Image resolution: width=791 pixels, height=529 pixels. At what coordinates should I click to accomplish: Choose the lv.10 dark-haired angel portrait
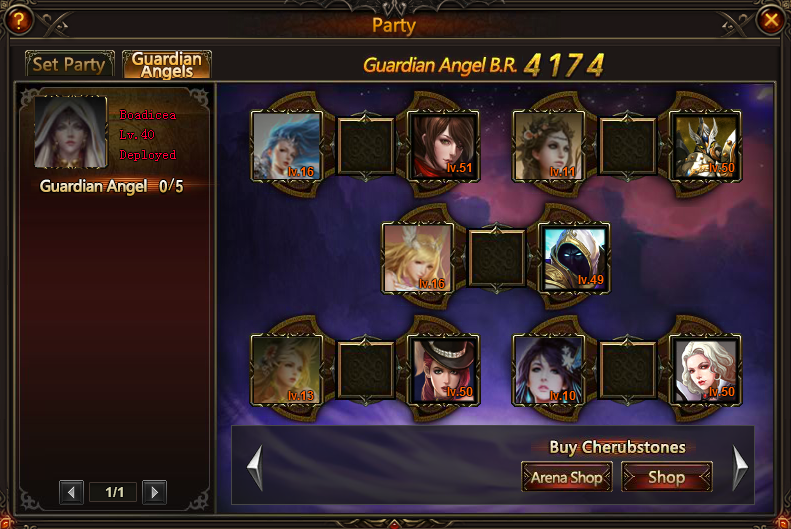[549, 368]
